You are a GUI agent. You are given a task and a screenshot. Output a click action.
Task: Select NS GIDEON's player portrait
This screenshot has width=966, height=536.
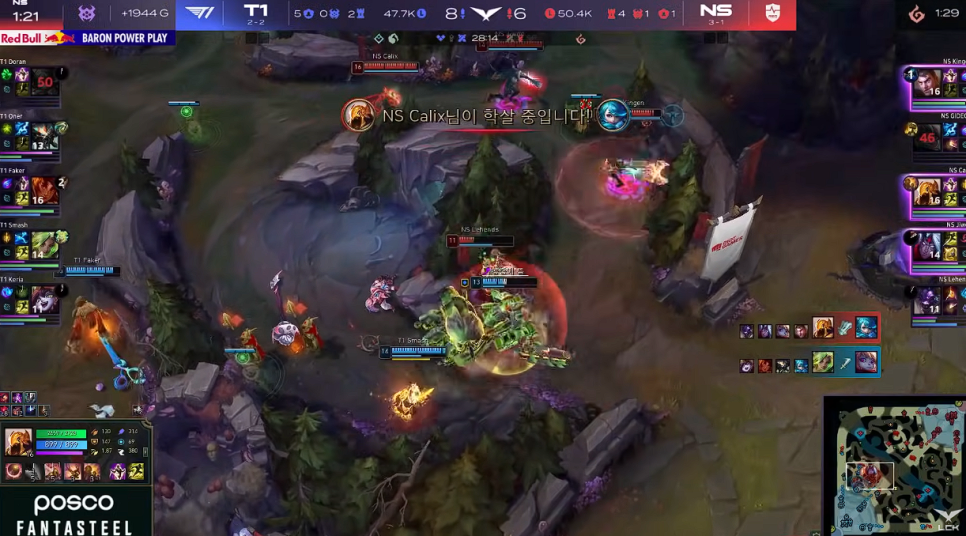927,137
